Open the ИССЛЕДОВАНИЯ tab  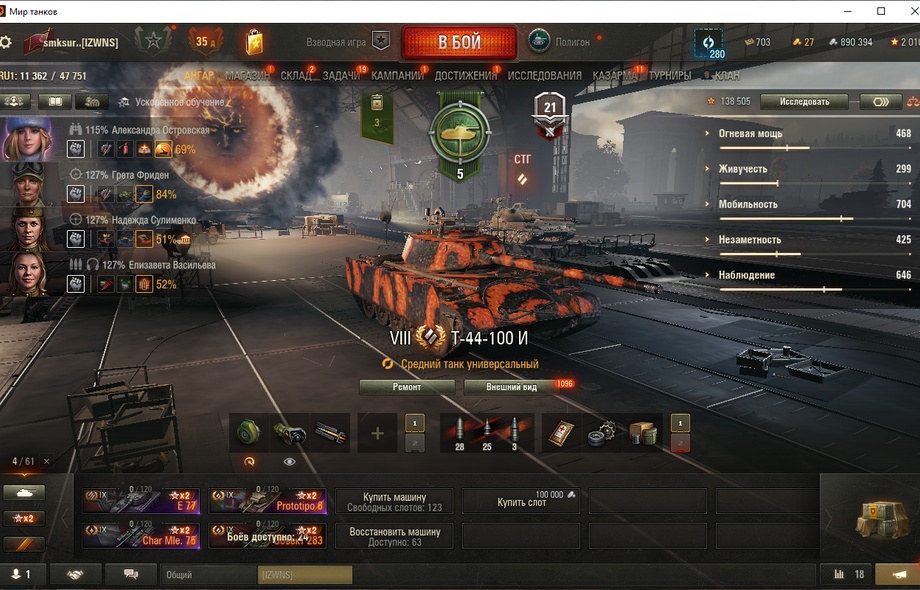[x=544, y=76]
